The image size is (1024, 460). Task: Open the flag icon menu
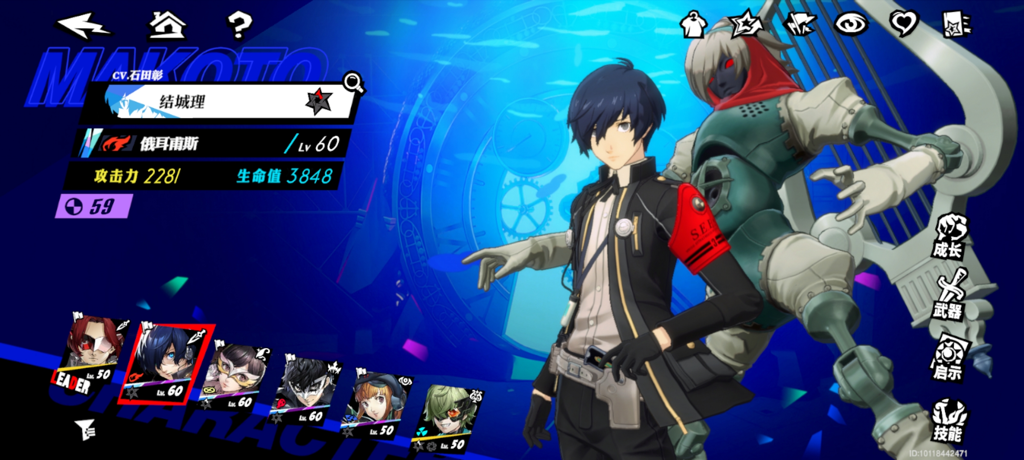(800, 24)
